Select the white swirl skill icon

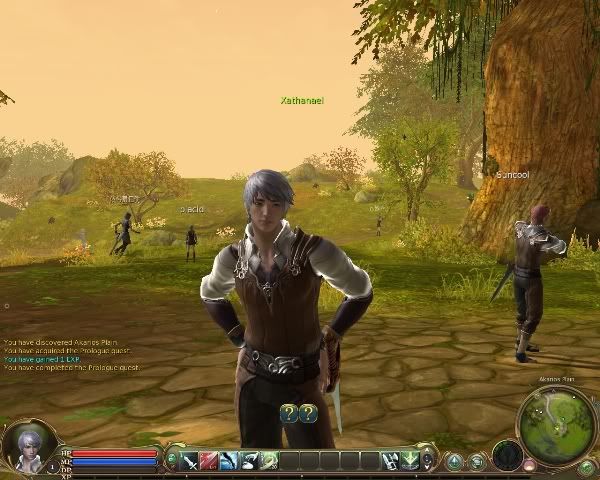pos(249,460)
